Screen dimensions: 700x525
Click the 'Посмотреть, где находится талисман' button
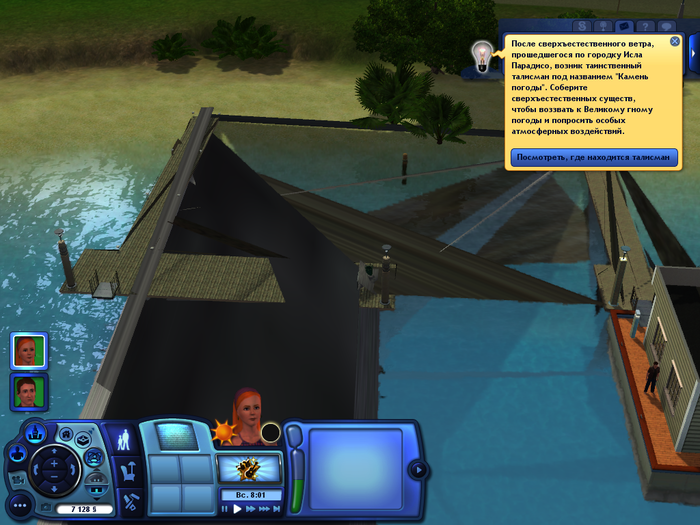[x=594, y=157]
